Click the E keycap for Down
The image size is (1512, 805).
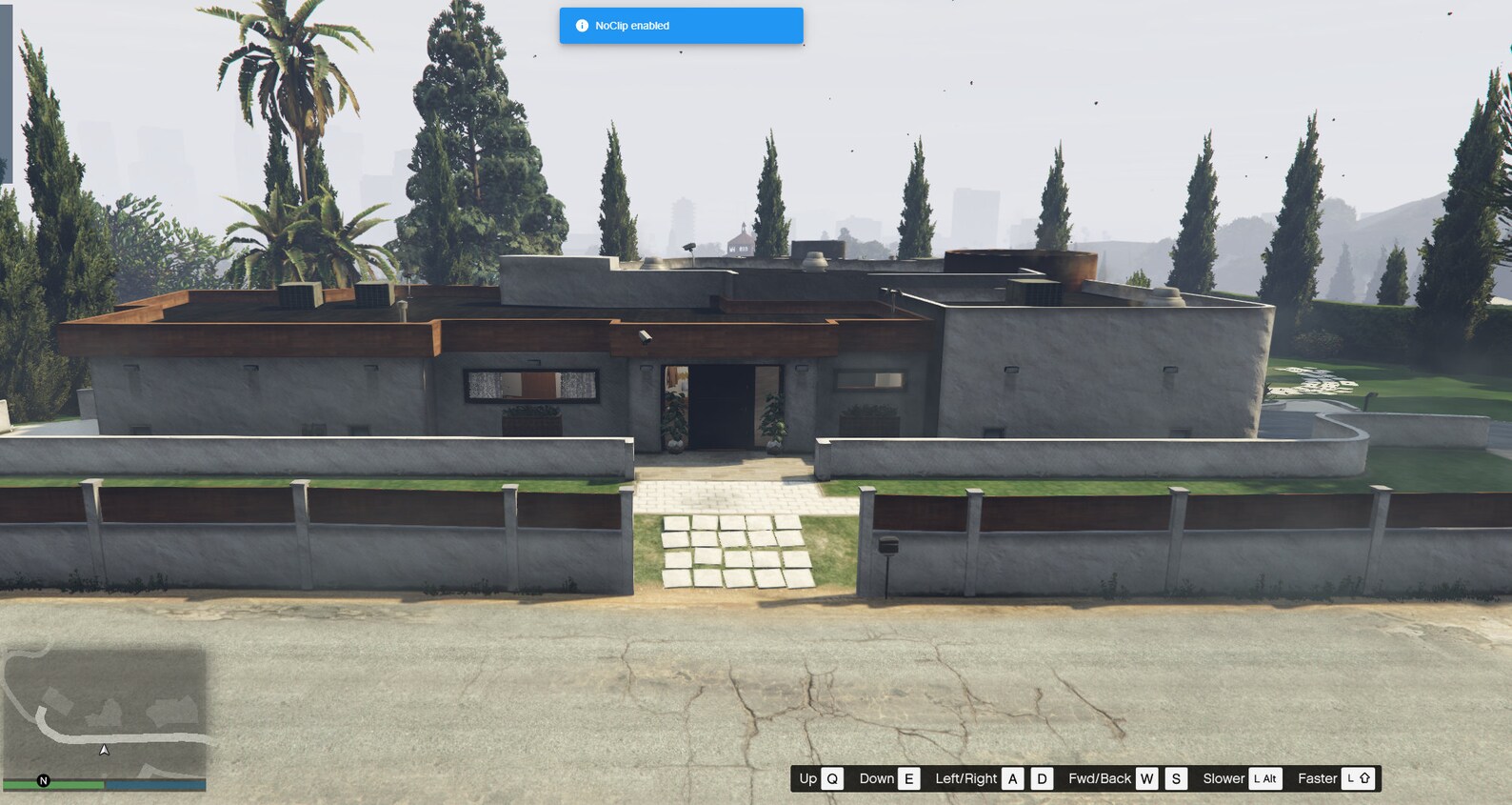[x=909, y=778]
